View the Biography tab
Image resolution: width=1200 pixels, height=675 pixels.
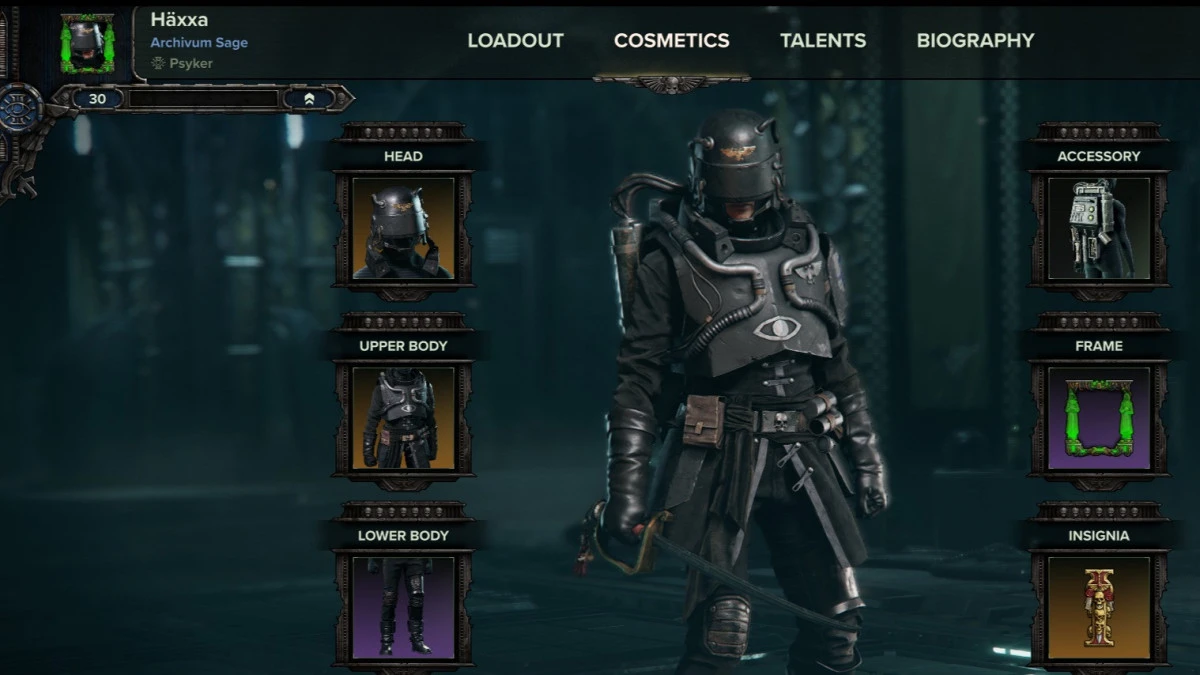pos(975,41)
